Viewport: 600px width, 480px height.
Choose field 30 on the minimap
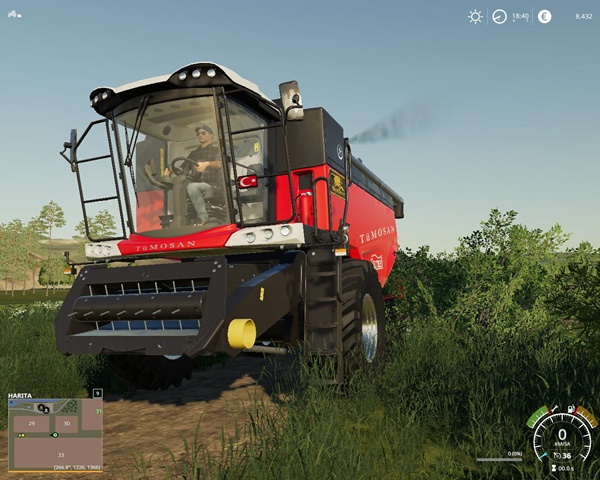67,424
